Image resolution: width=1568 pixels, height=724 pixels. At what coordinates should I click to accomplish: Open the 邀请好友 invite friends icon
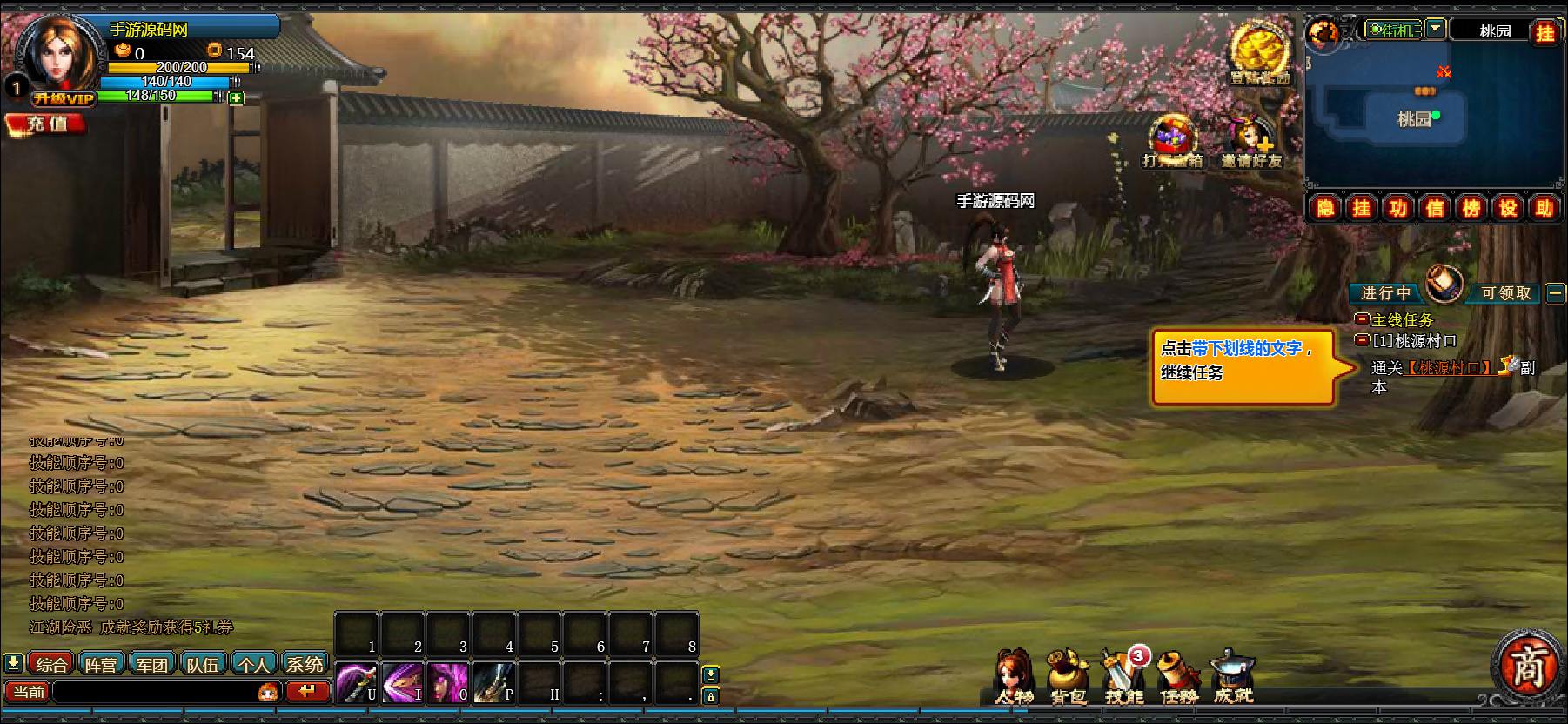point(1251,143)
